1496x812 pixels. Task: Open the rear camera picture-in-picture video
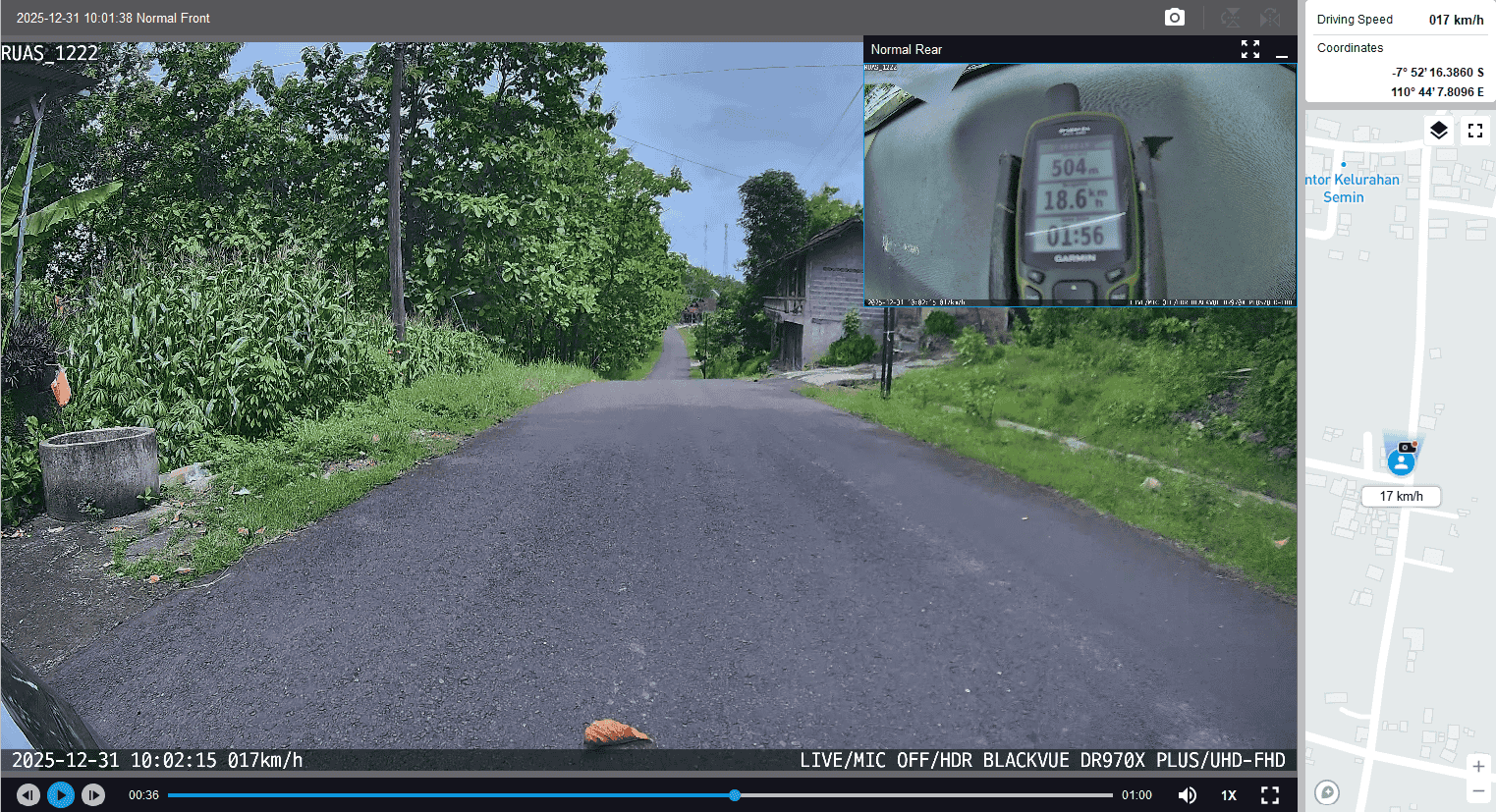pyautogui.click(x=1079, y=185)
